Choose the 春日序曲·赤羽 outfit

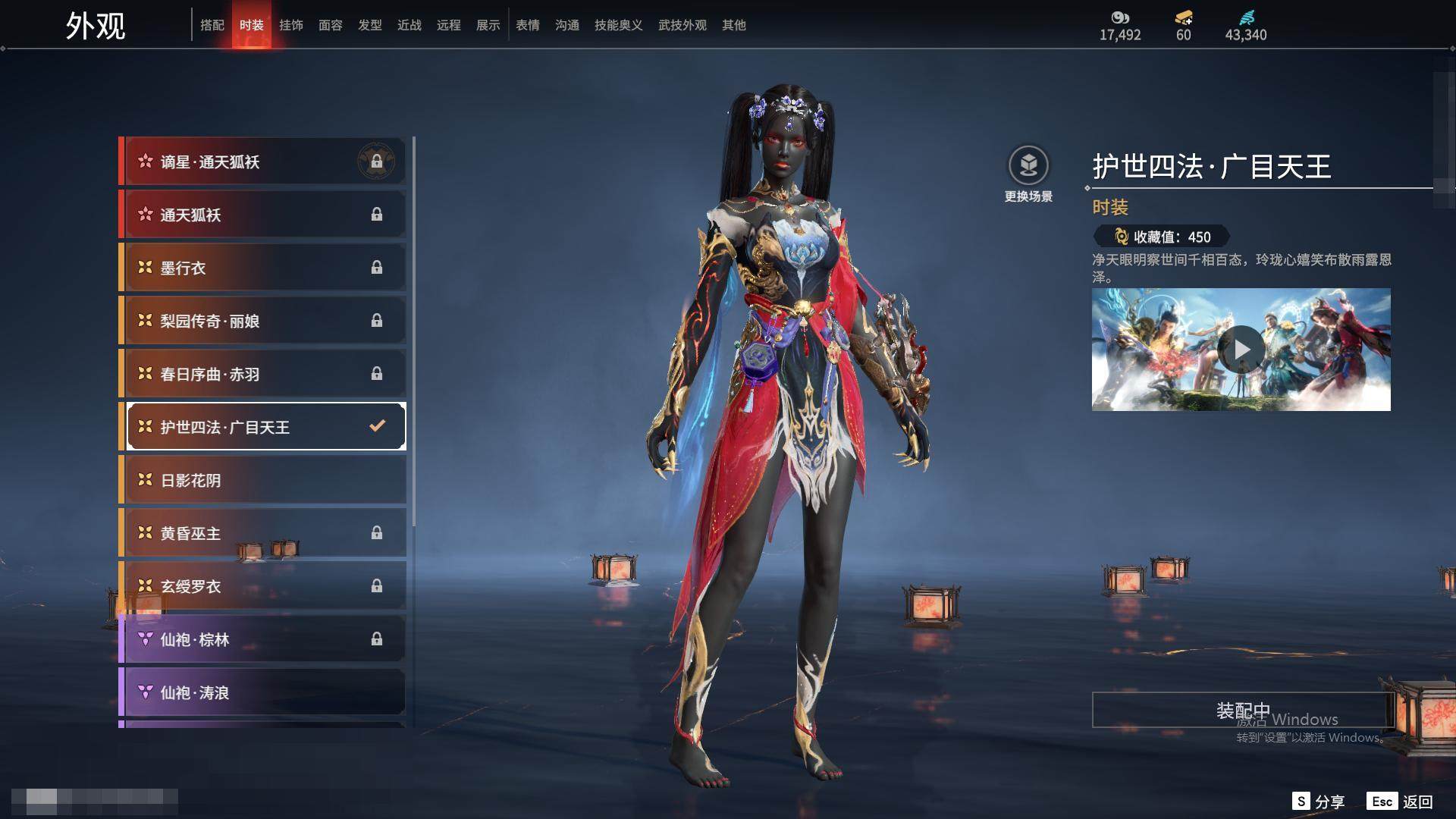click(x=263, y=374)
